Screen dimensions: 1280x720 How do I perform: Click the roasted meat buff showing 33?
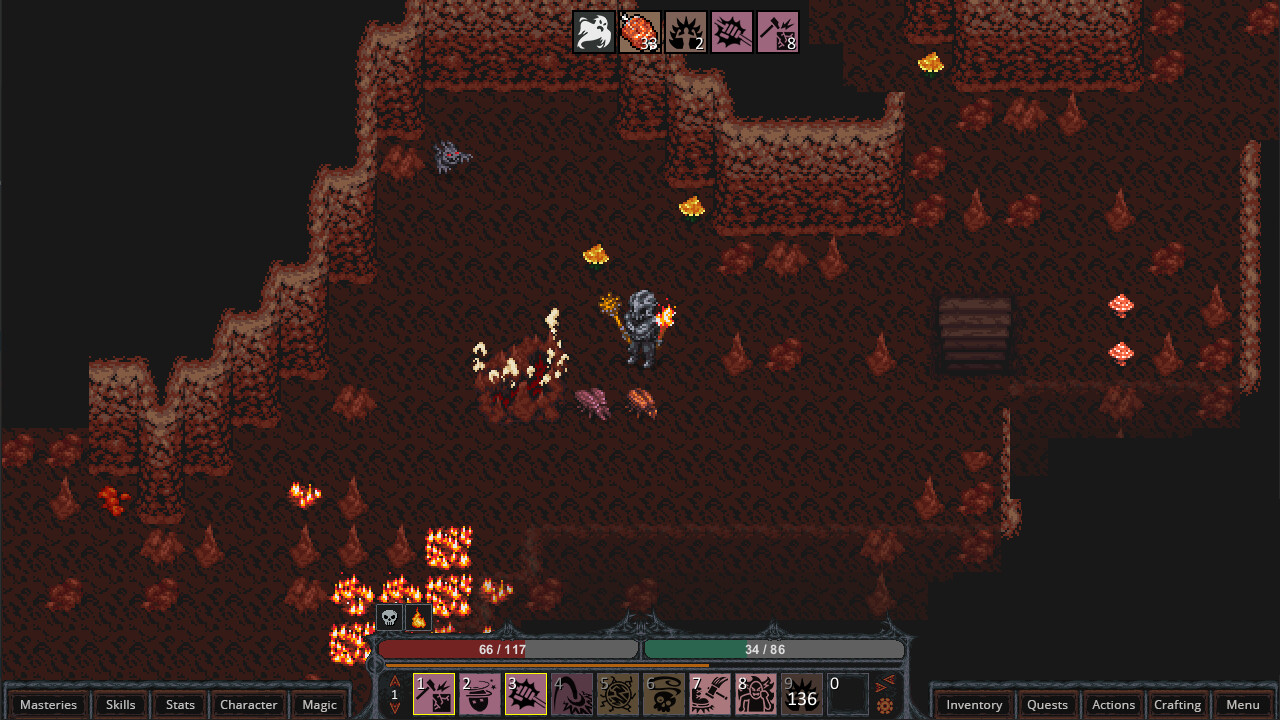pos(640,31)
